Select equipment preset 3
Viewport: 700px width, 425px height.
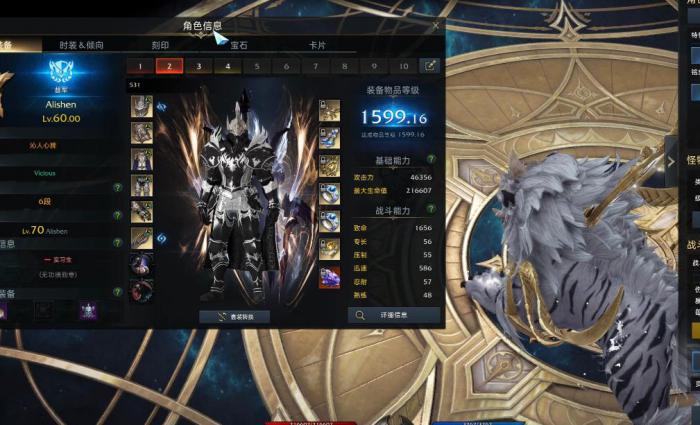click(198, 66)
